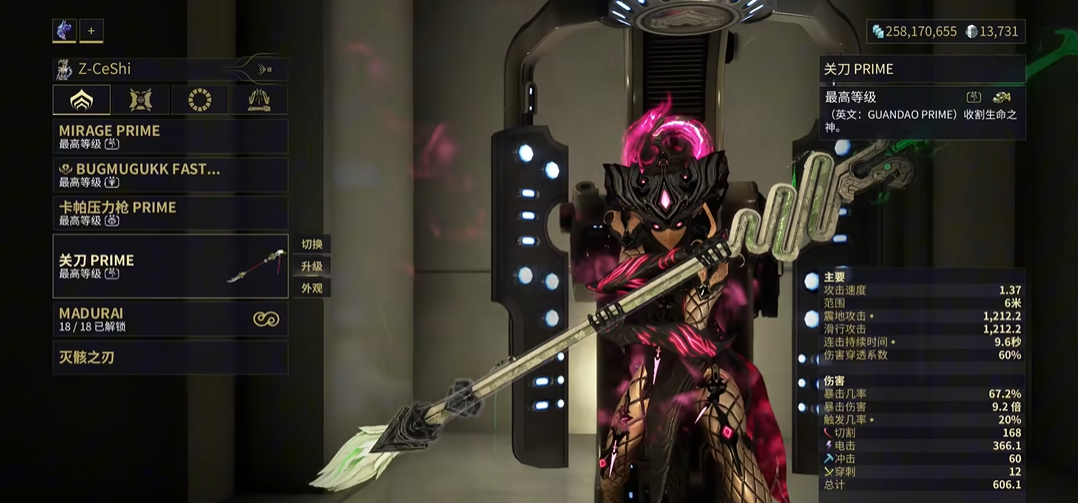The height and width of the screenshot is (503, 1078).
Task: Select the 灭骸之刃 slot
Action: pyautogui.click(x=170, y=357)
